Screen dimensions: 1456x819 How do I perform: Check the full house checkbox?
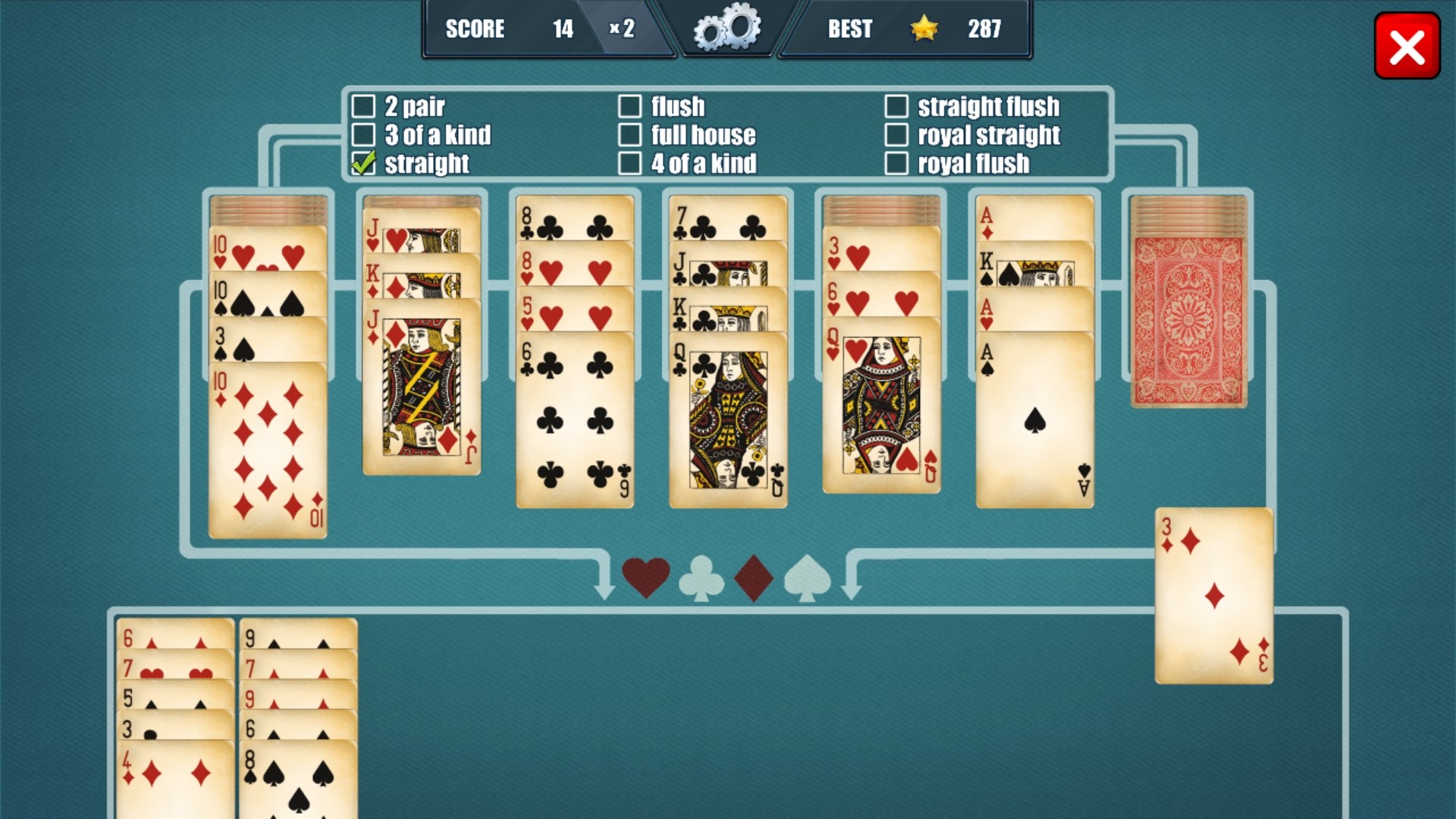(x=630, y=135)
